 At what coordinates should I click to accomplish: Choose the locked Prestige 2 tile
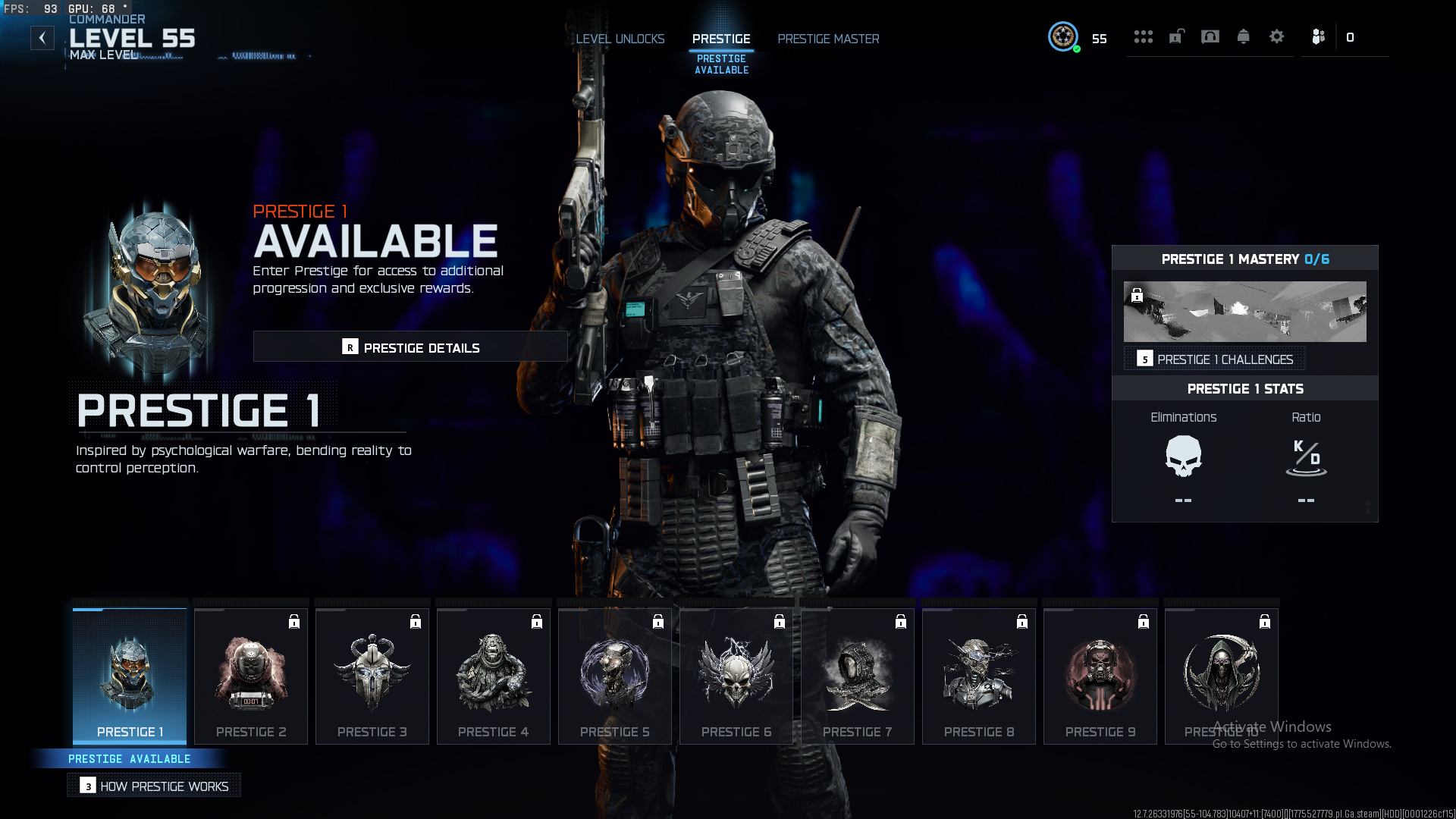coord(251,676)
